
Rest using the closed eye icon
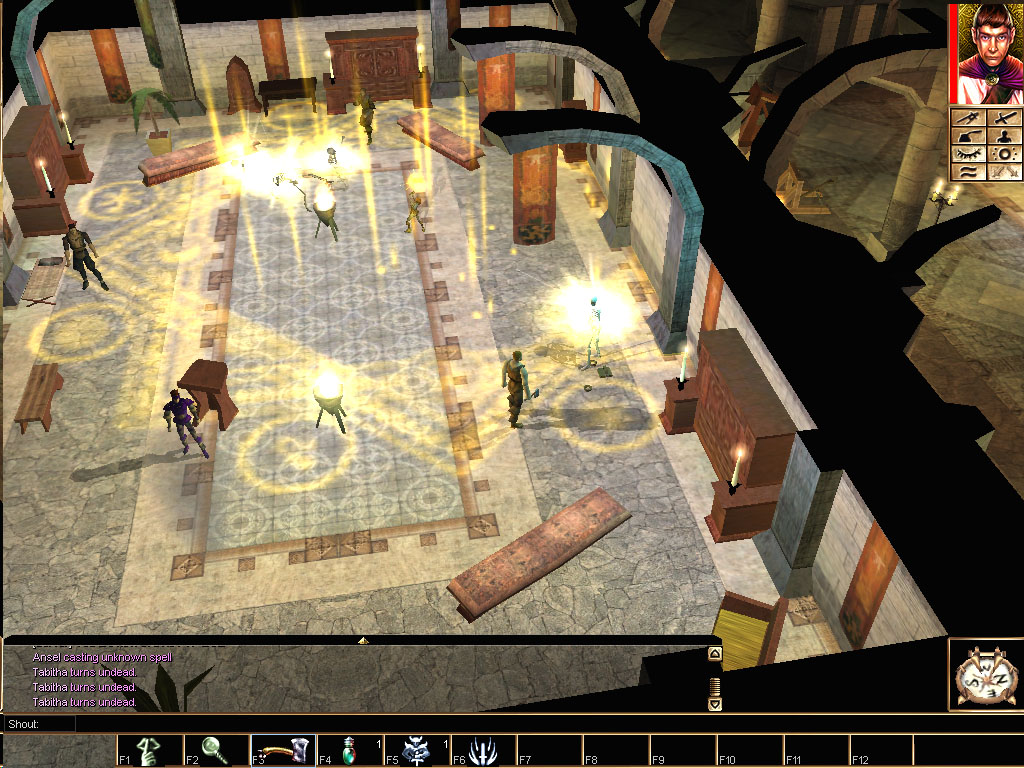click(968, 155)
